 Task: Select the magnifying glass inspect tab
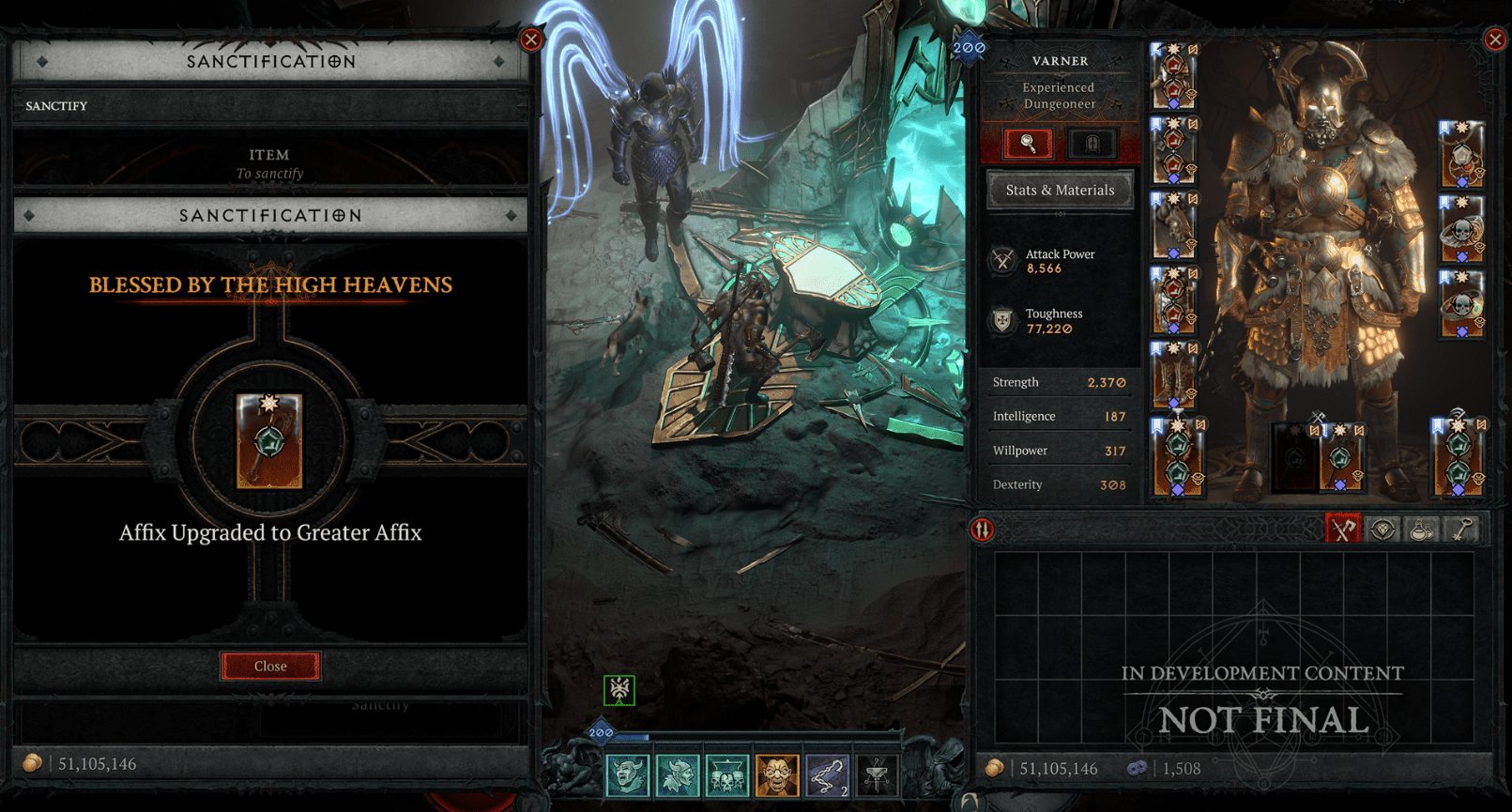point(1028,144)
